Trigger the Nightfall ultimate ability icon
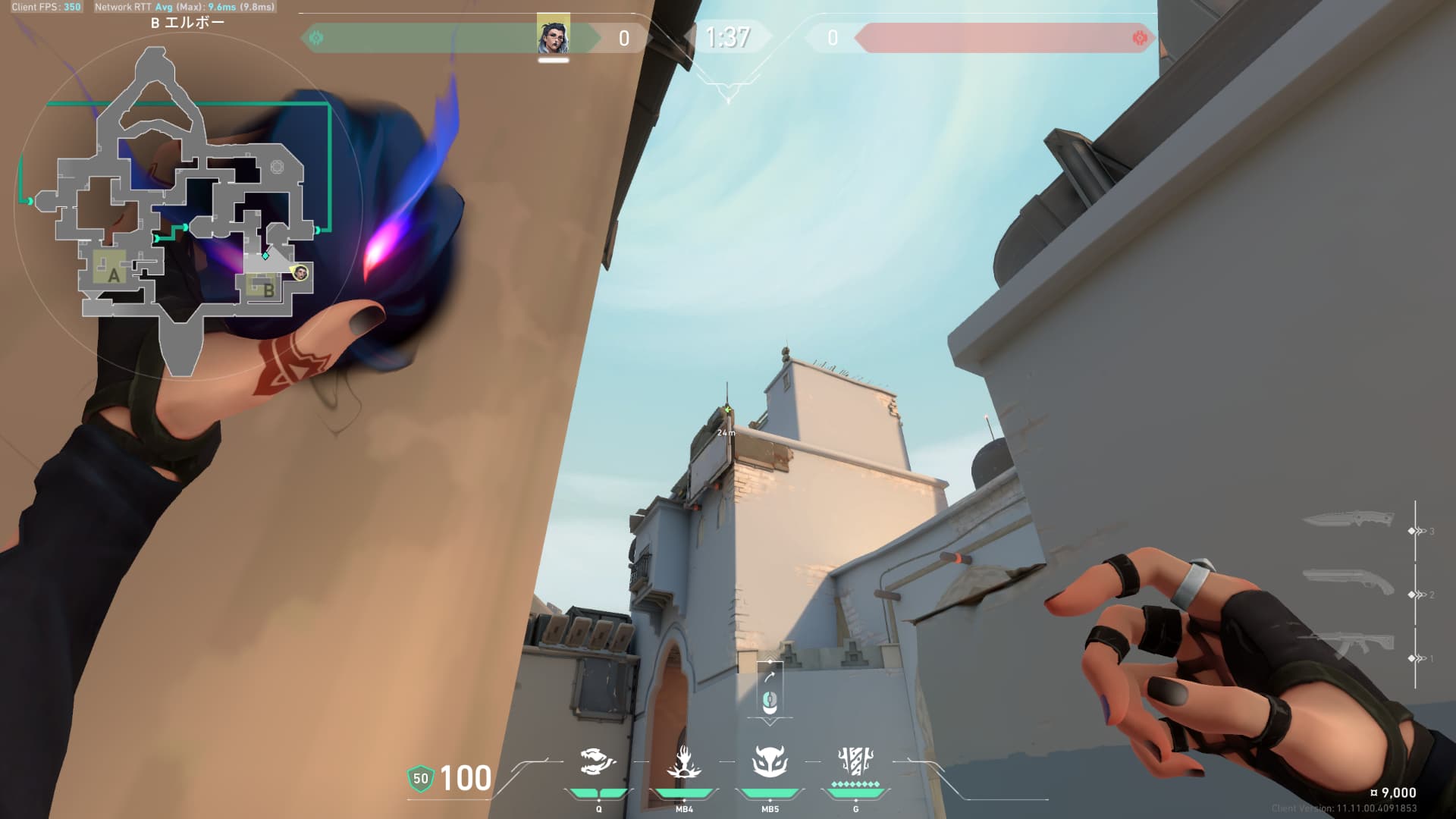This screenshot has width=1456, height=819. click(855, 761)
